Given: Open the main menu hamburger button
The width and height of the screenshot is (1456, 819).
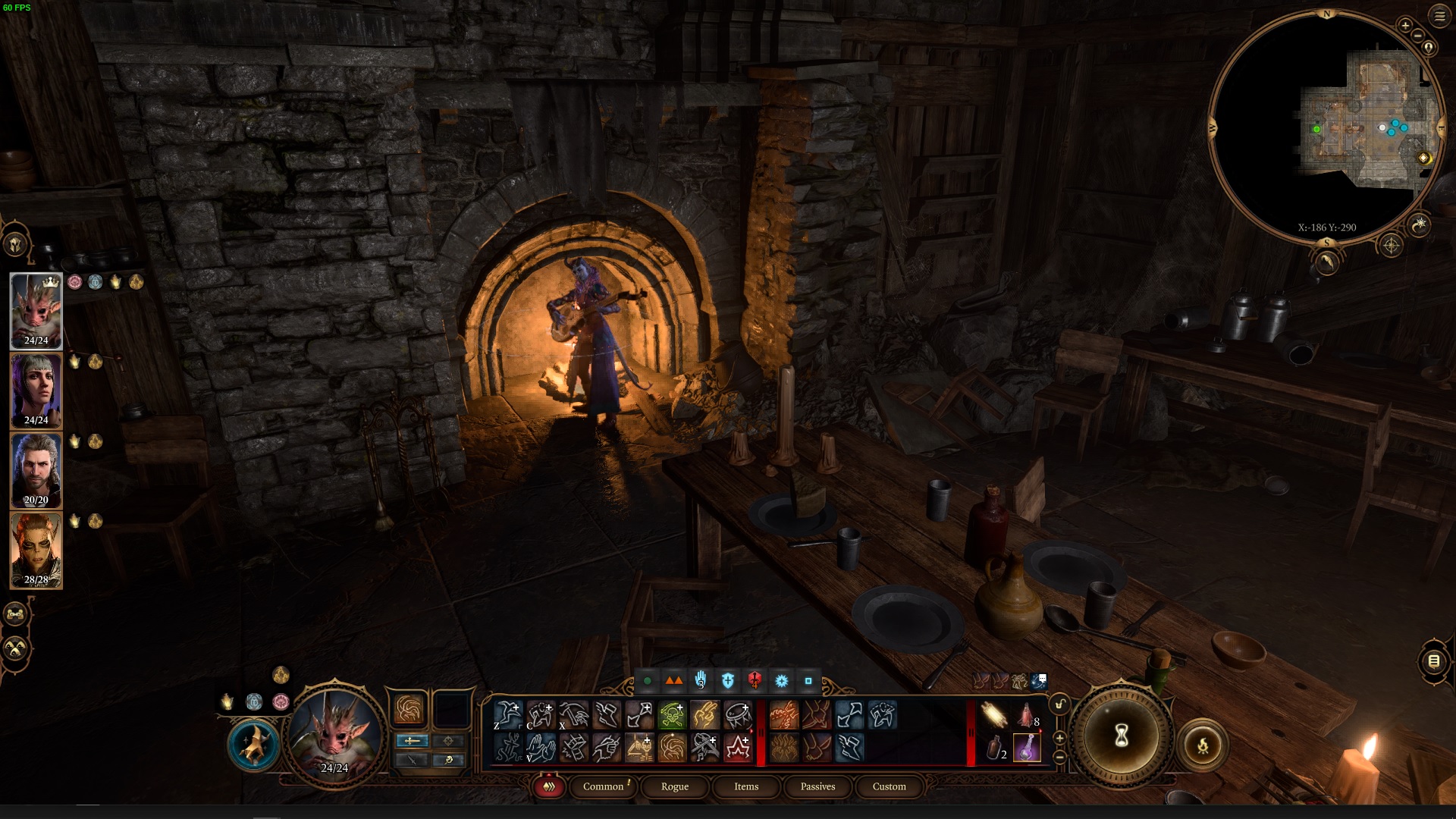Looking at the screenshot, I should [1439, 15].
